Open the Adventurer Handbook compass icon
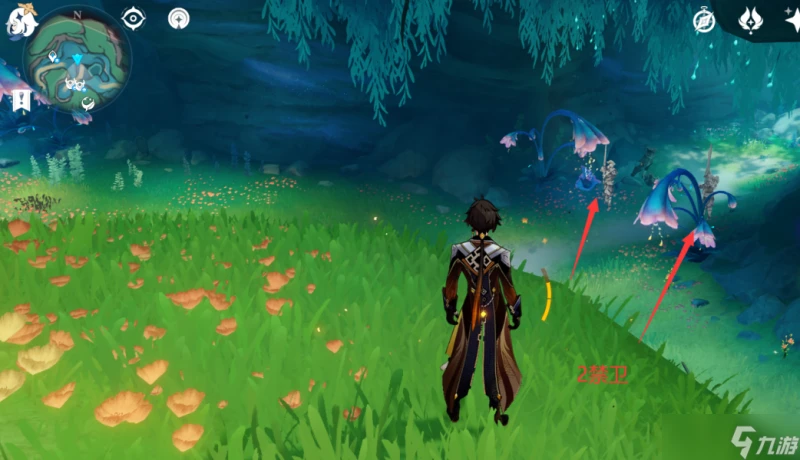Viewport: 800px width, 460px height. tap(705, 20)
